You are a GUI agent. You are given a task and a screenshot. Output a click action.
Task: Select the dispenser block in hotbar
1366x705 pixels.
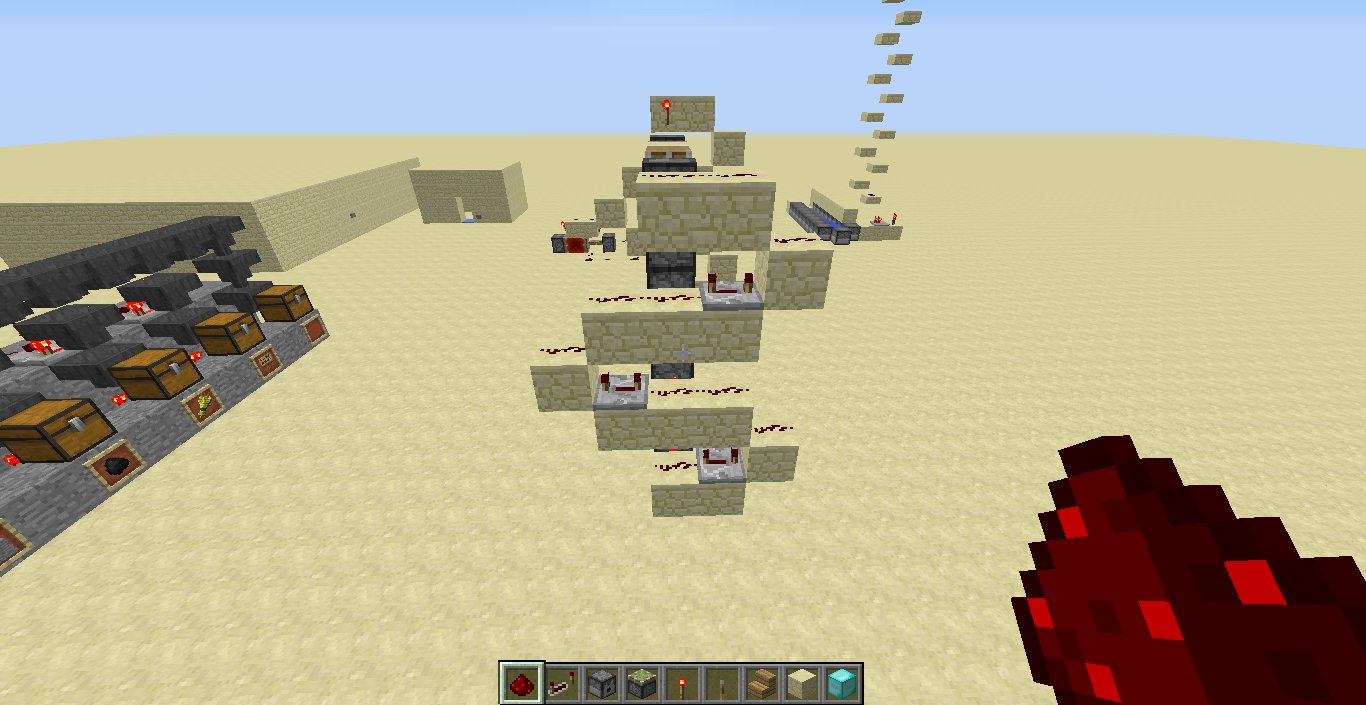point(602,683)
